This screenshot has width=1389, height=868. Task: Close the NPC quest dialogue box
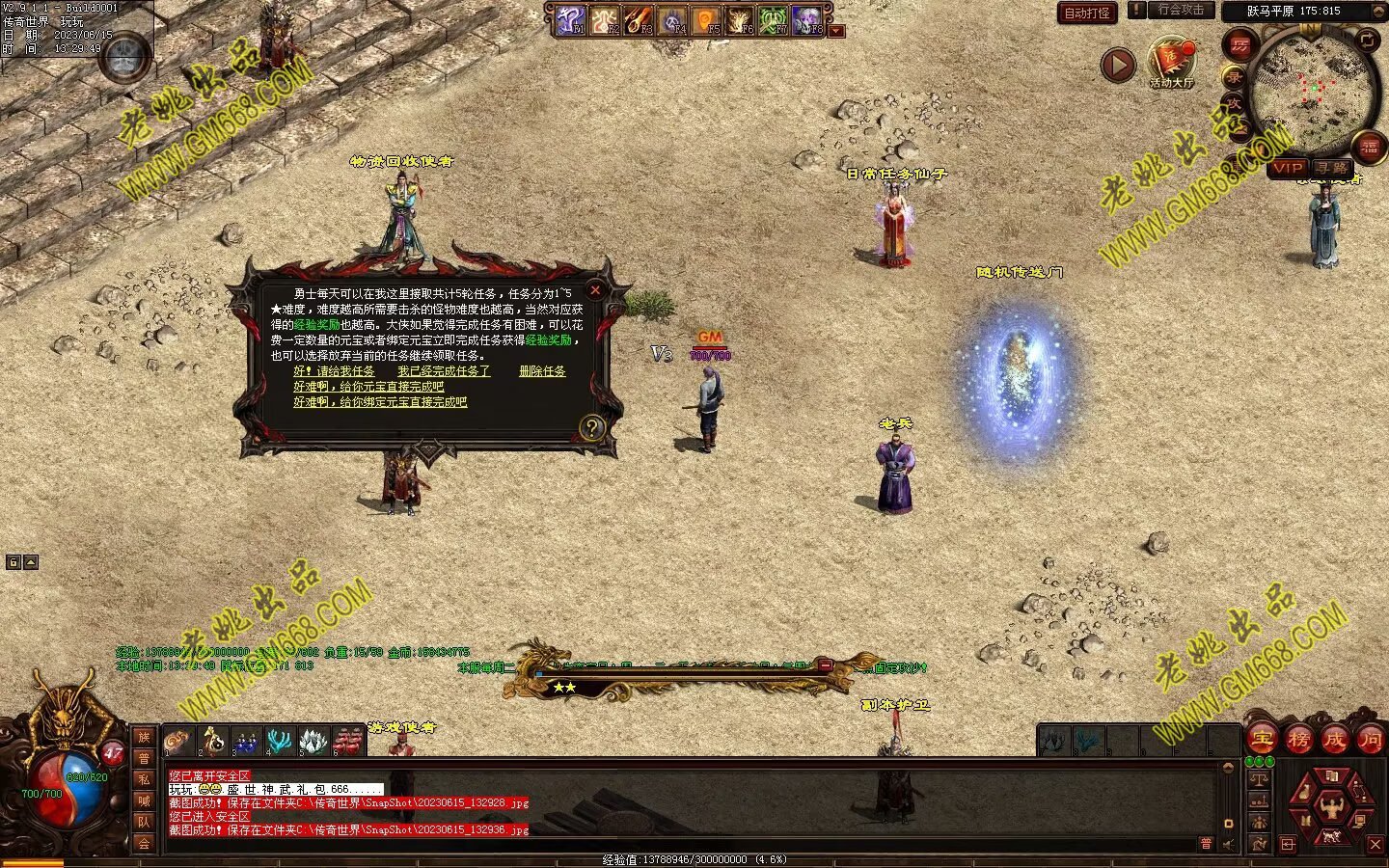tap(595, 289)
